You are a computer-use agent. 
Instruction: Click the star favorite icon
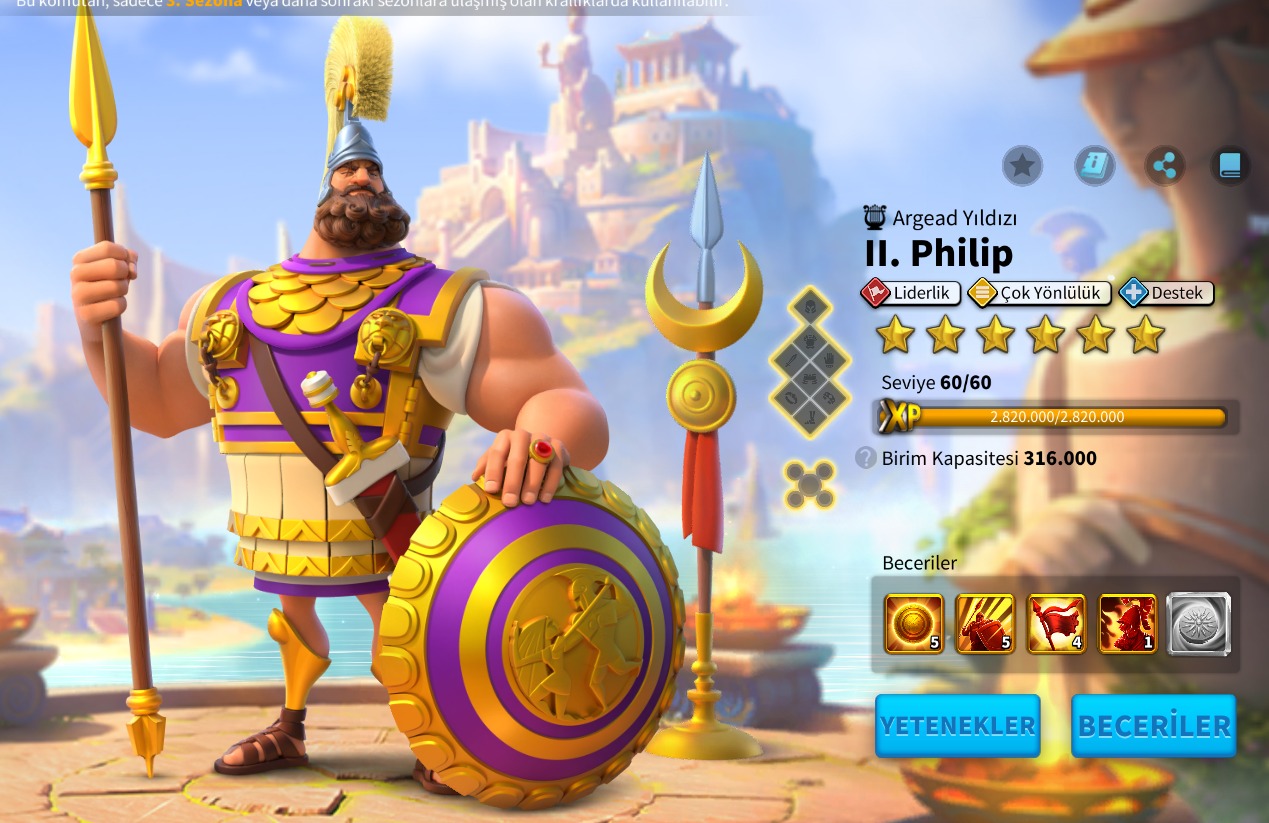click(x=1022, y=166)
